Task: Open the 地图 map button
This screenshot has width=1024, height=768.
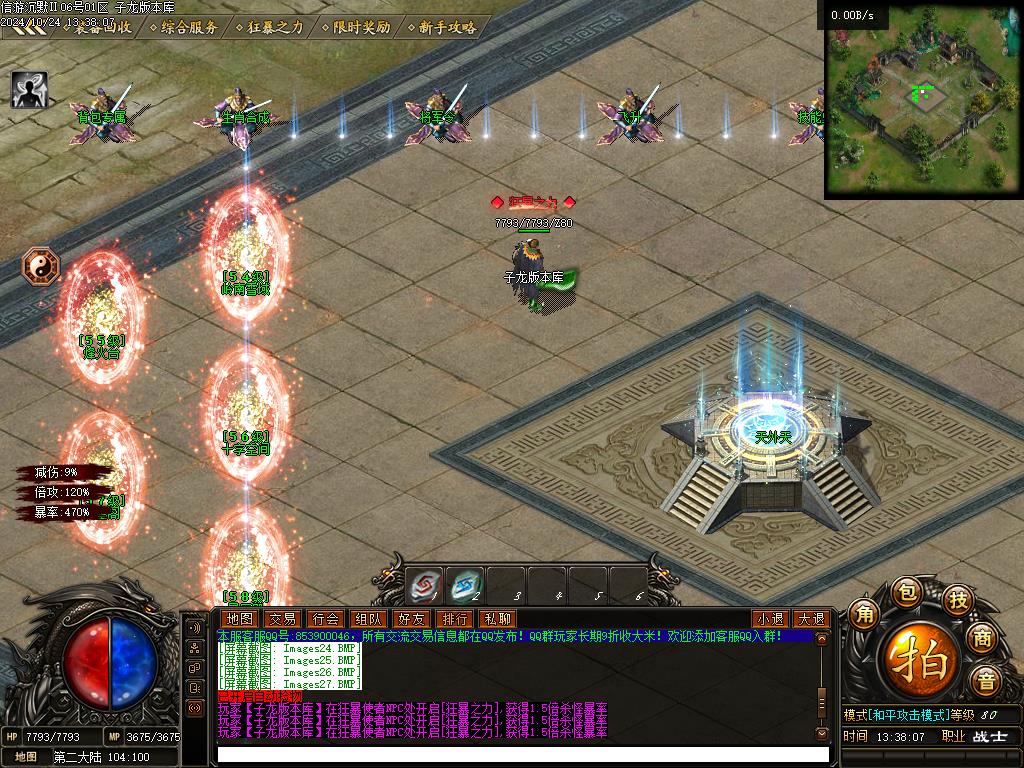Action: [x=240, y=619]
